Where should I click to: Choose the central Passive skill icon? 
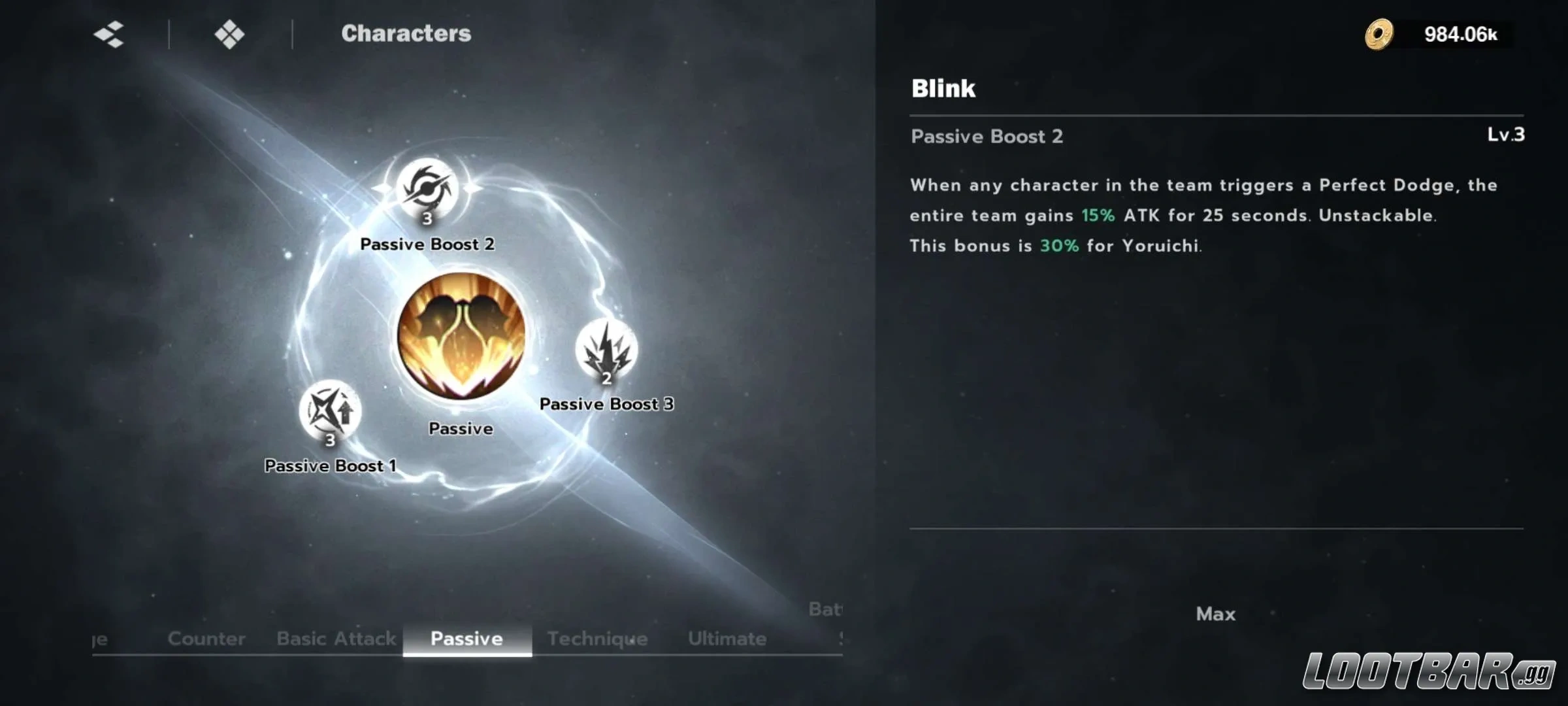click(x=461, y=336)
